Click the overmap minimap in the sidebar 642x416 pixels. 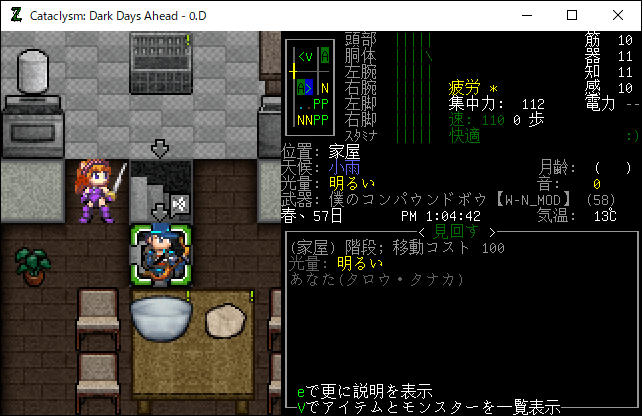click(x=309, y=88)
